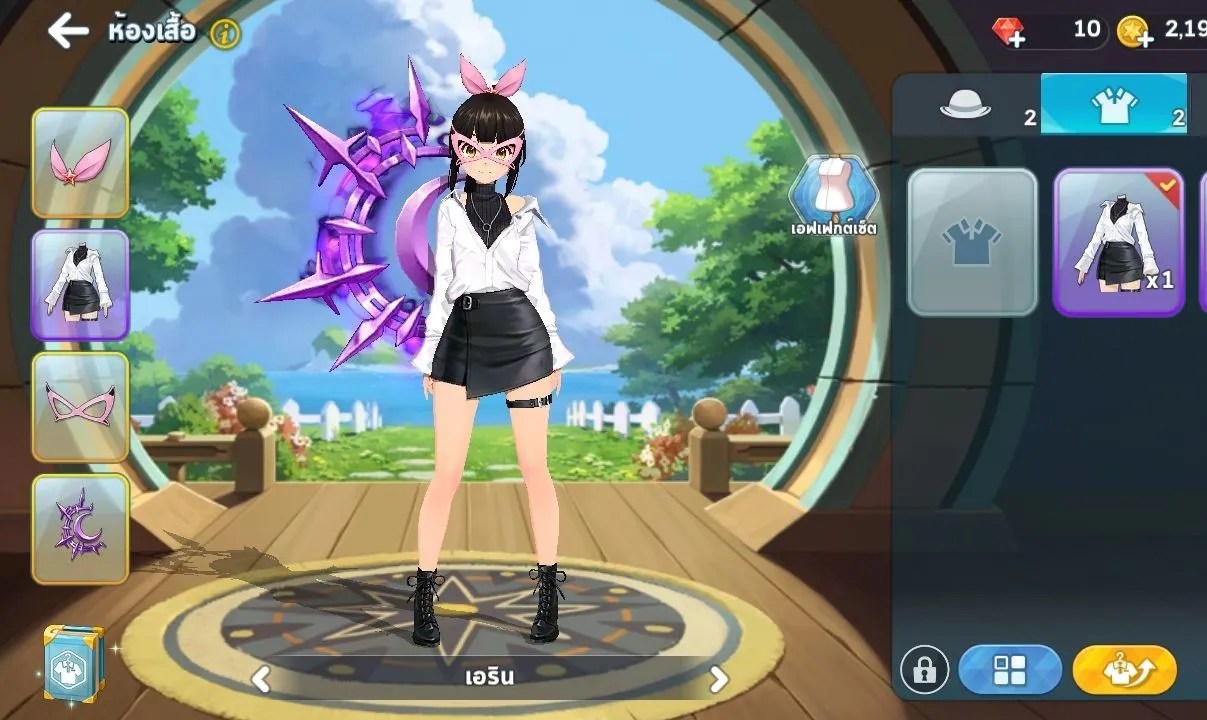The image size is (1207, 720).
Task: Click the yellow outfit swap button
Action: click(x=1124, y=670)
